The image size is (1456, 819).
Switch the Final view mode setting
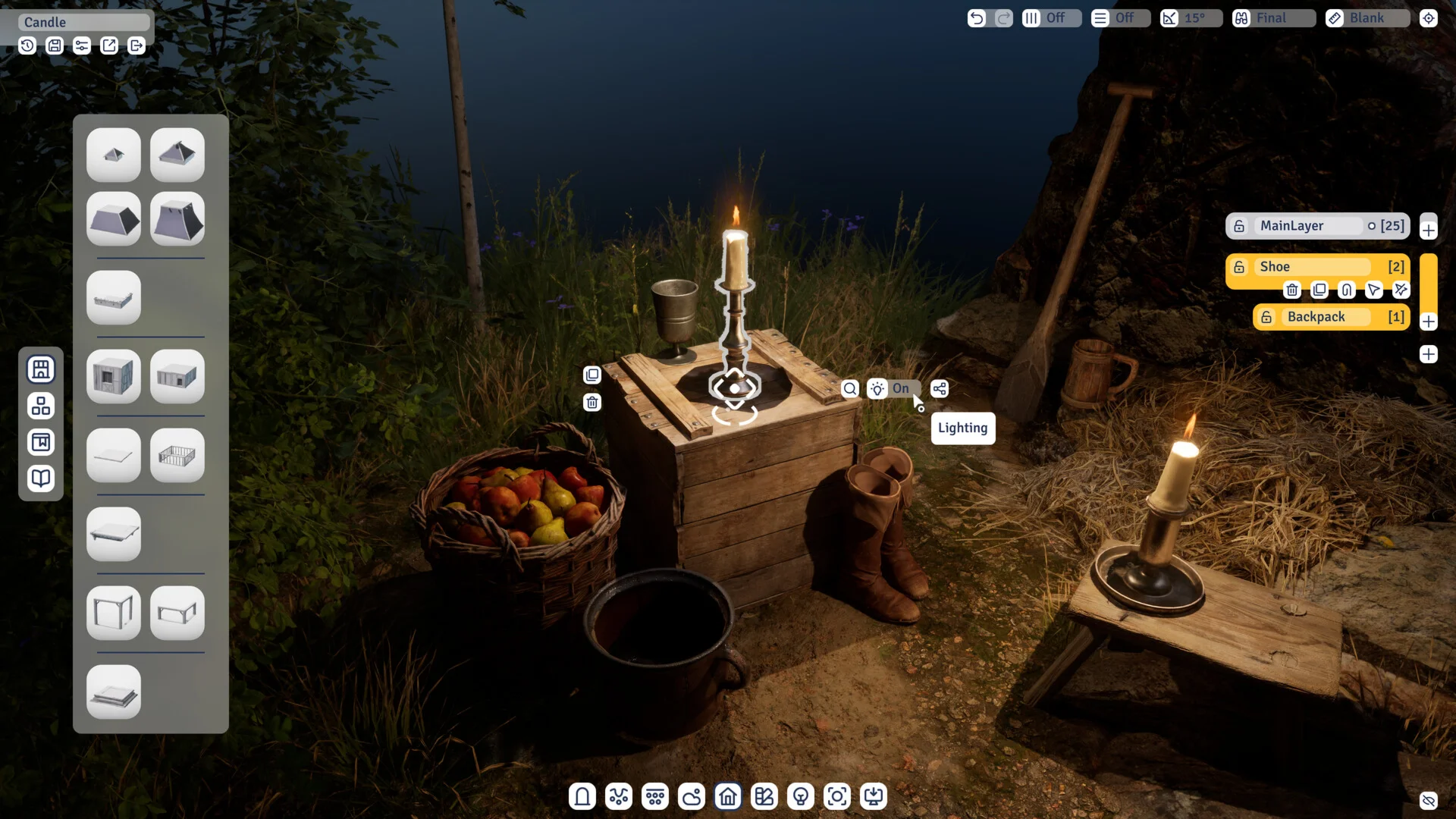click(x=1274, y=18)
